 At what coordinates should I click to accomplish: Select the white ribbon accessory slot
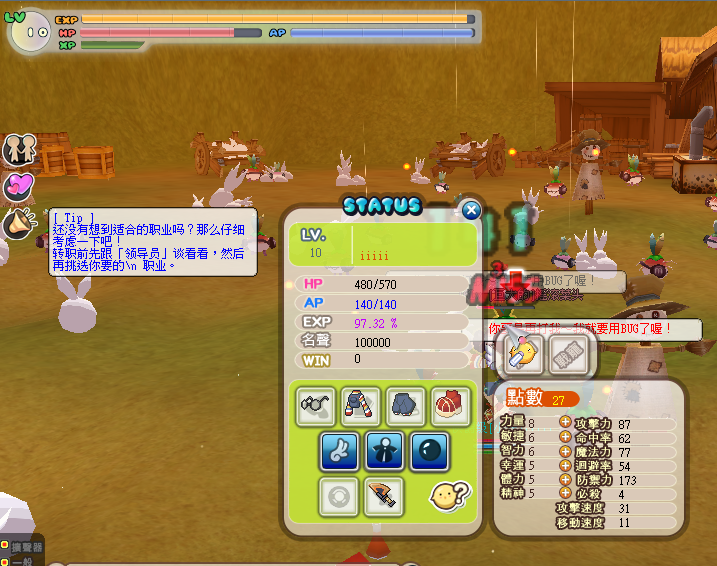339,451
